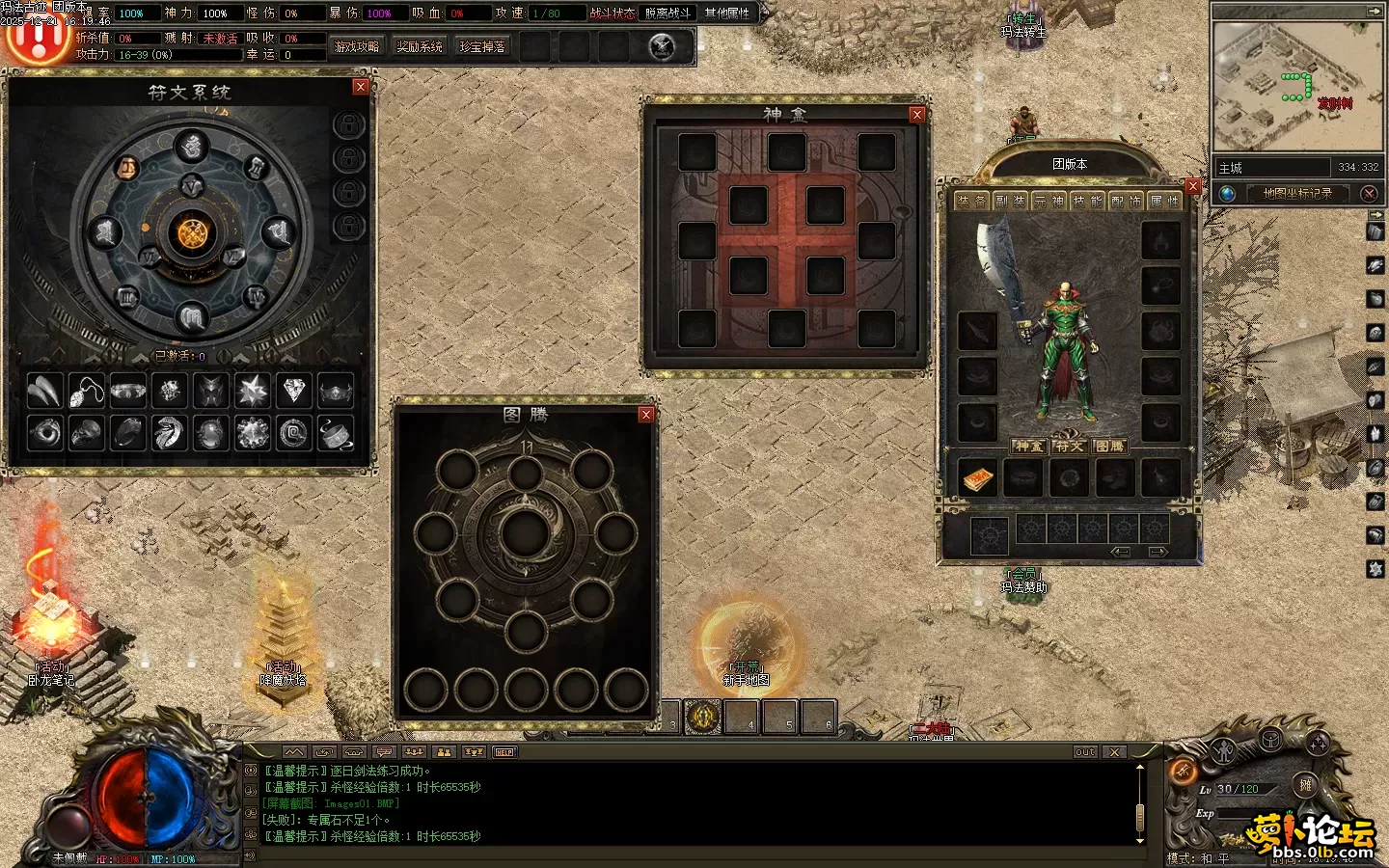Close the character equipment panel

(1193, 186)
